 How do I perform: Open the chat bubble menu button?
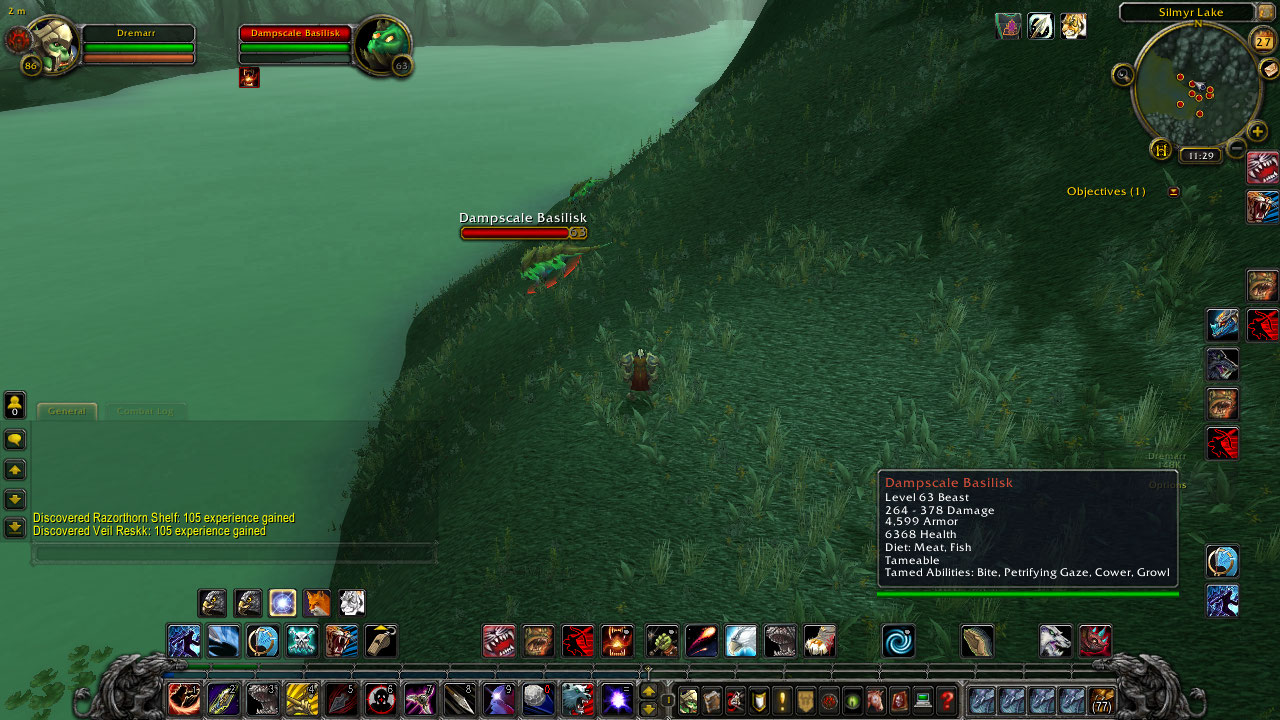(x=15, y=440)
